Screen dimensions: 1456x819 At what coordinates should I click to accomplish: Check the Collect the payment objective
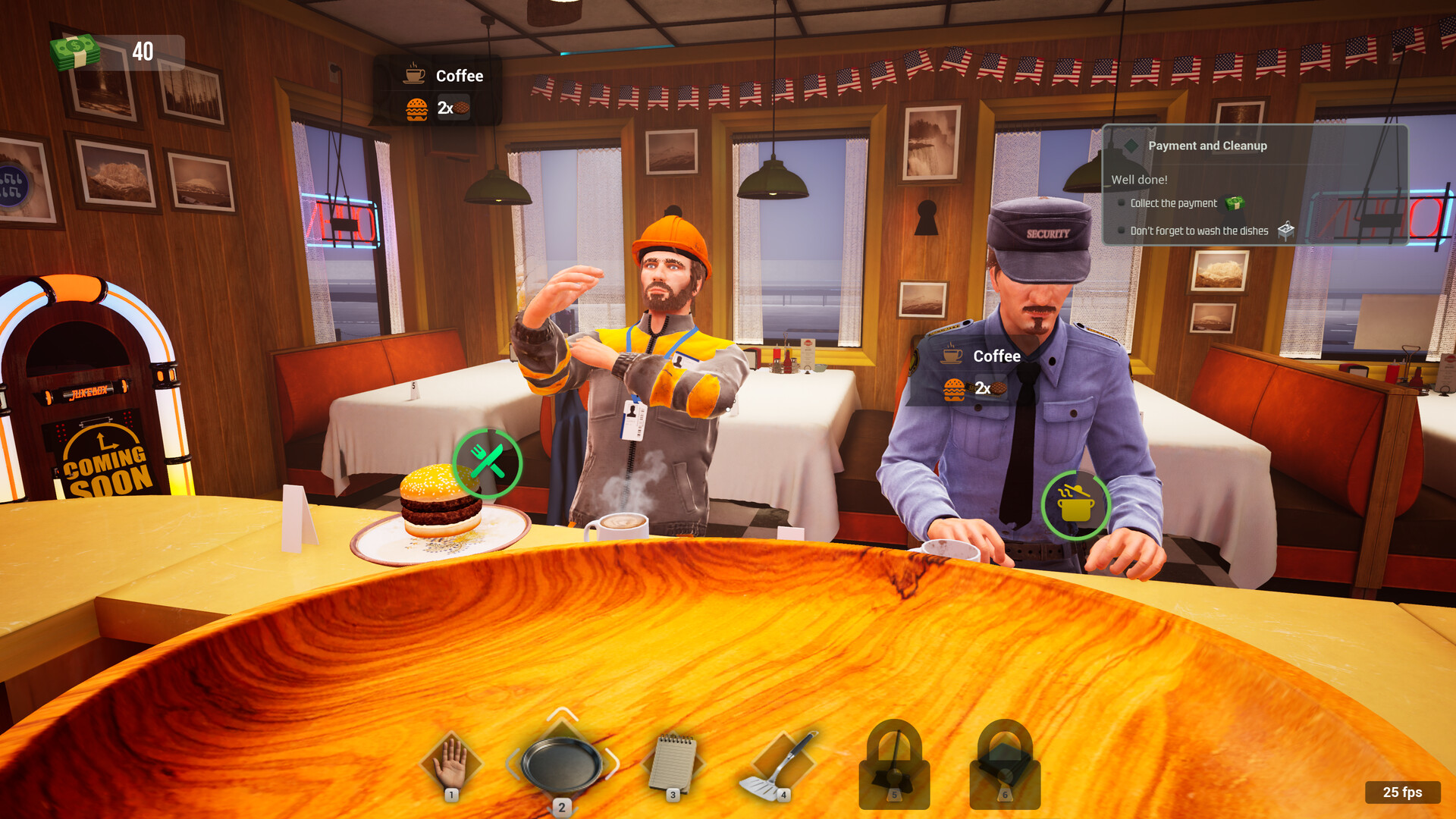coord(1122,203)
